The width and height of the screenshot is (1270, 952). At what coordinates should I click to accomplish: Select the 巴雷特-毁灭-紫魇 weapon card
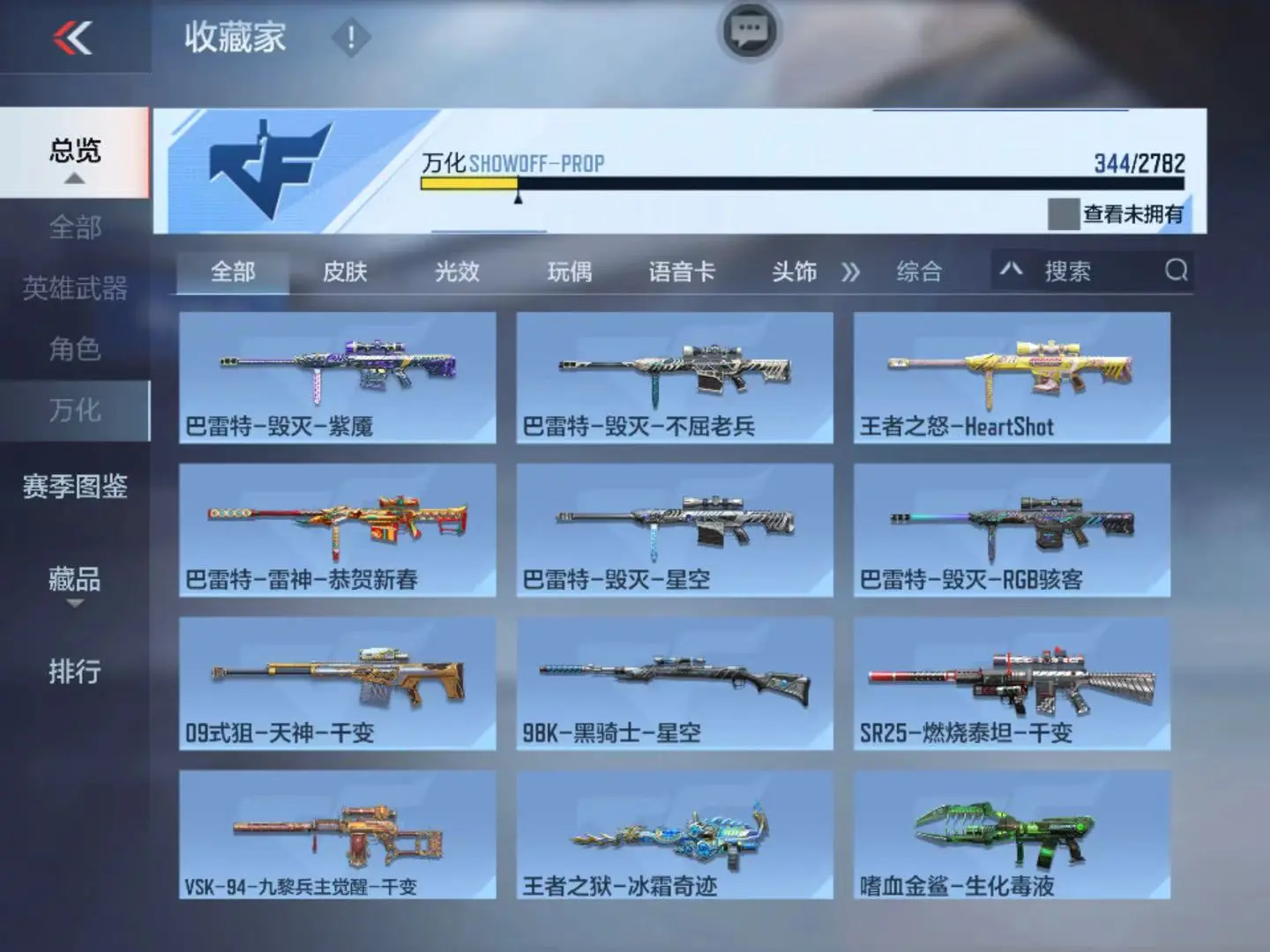pos(337,377)
